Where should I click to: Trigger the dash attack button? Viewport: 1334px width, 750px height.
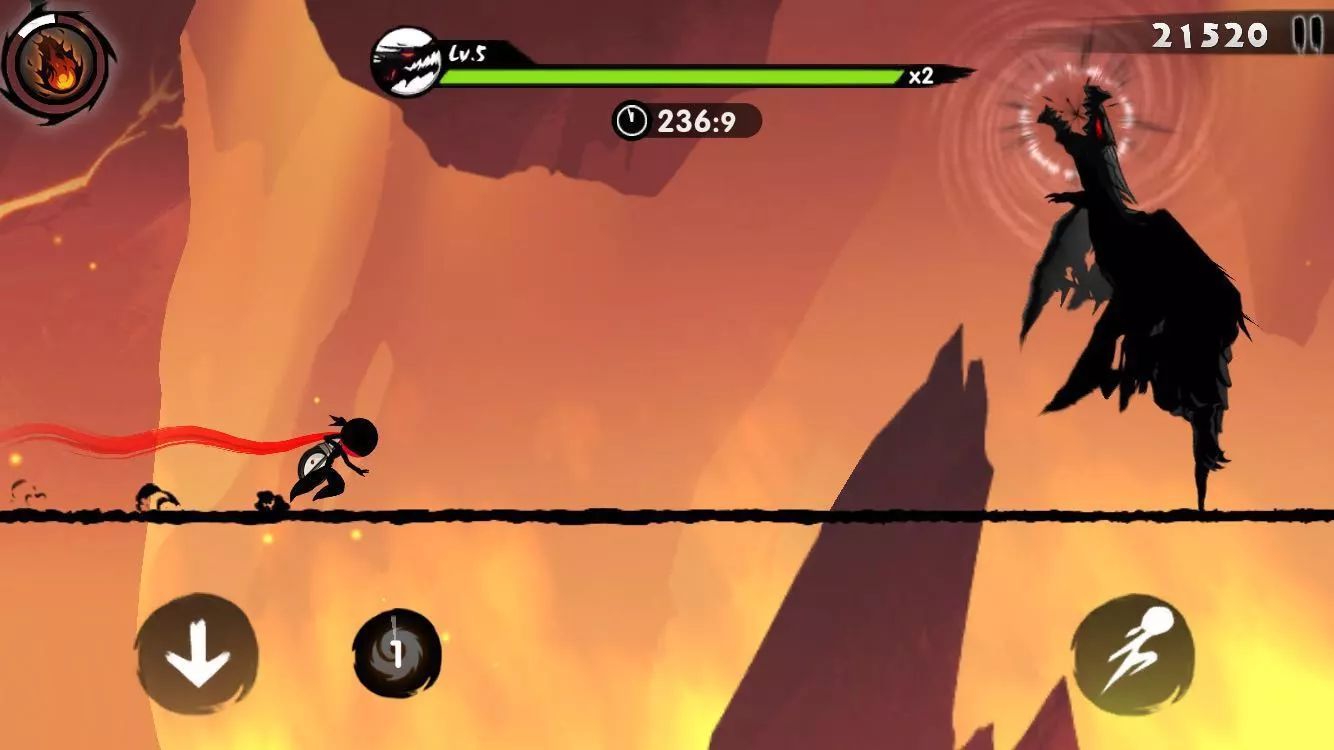coord(1132,655)
